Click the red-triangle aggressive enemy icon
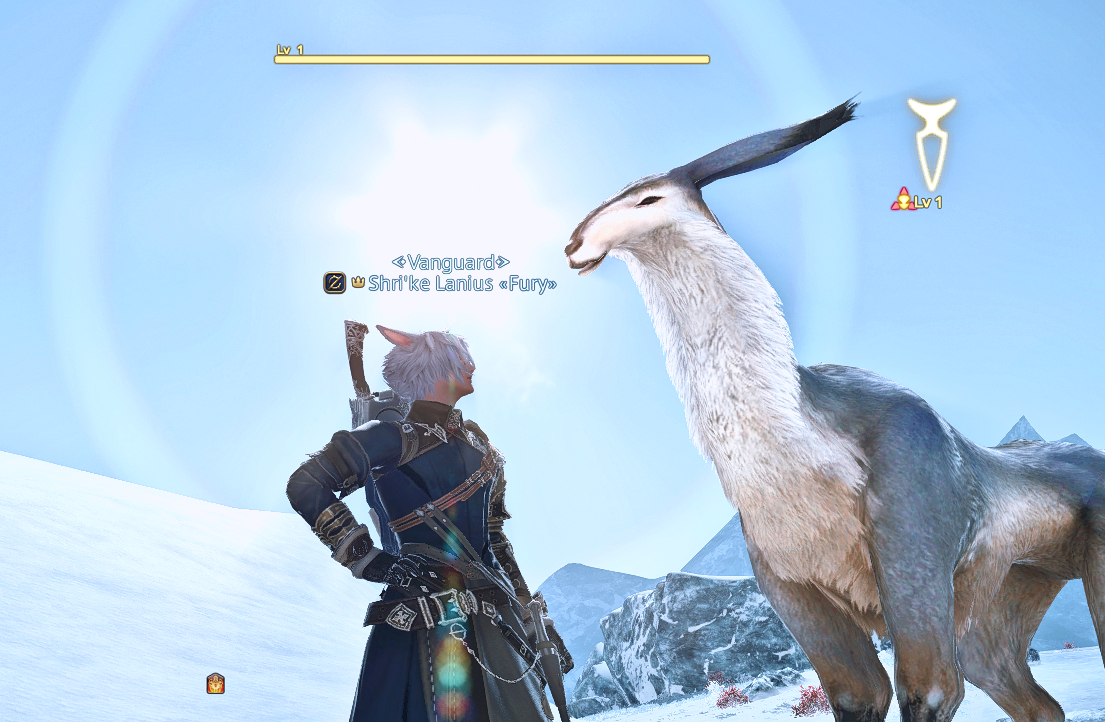The width and height of the screenshot is (1105, 722). point(902,200)
